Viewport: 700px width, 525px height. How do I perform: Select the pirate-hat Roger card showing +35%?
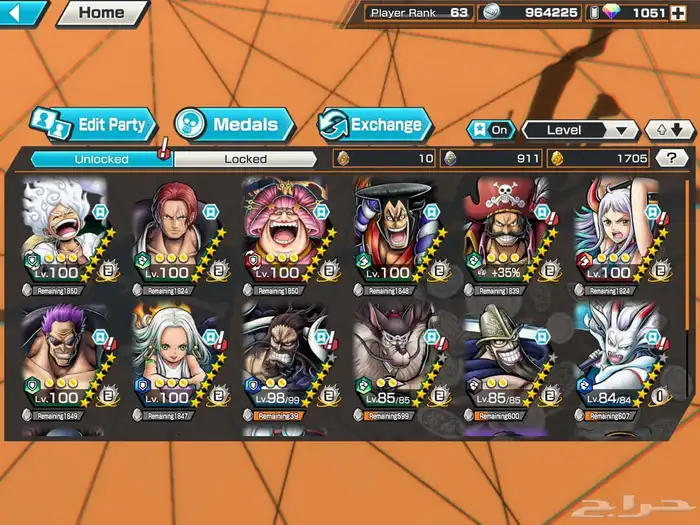coord(505,235)
